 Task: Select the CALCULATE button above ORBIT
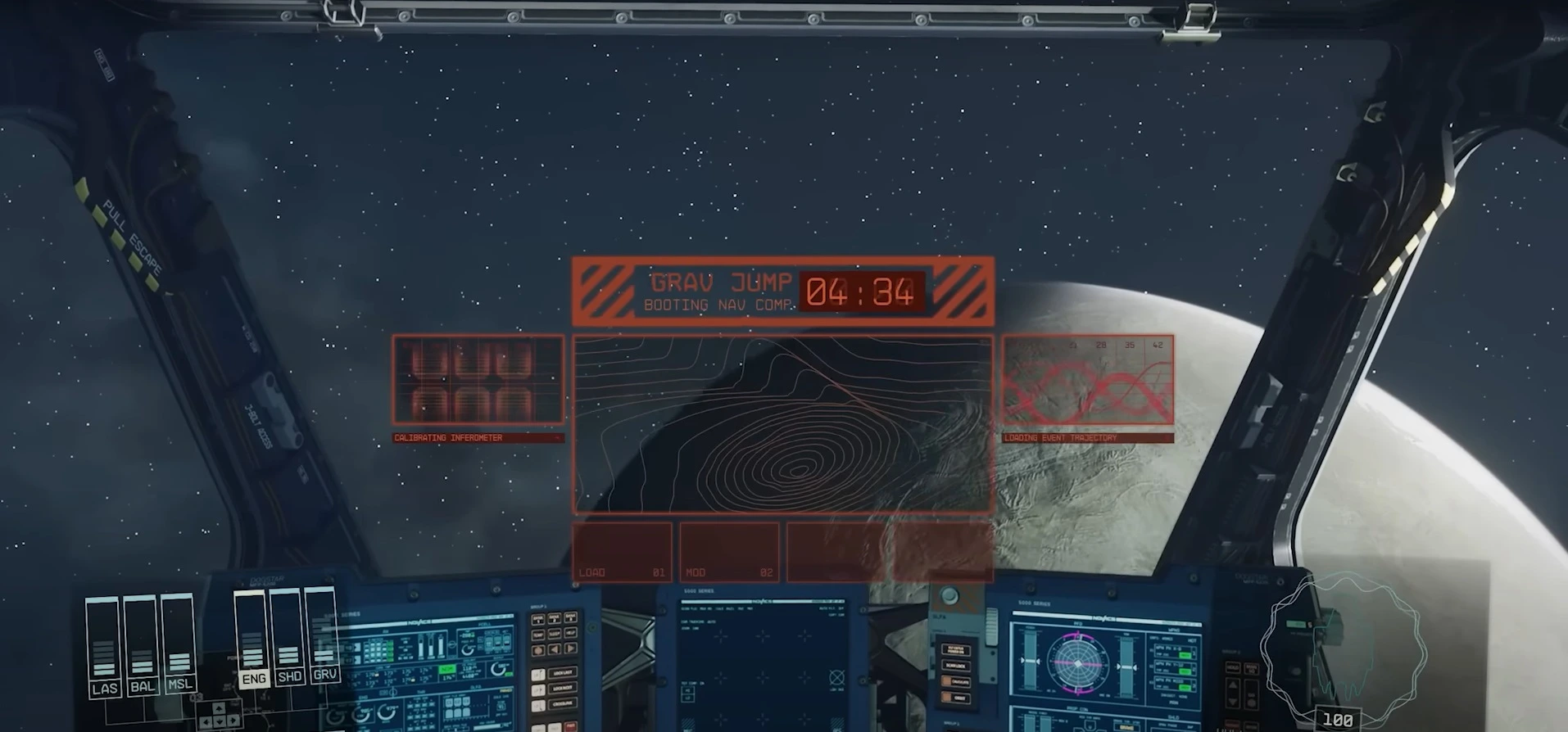(x=956, y=682)
